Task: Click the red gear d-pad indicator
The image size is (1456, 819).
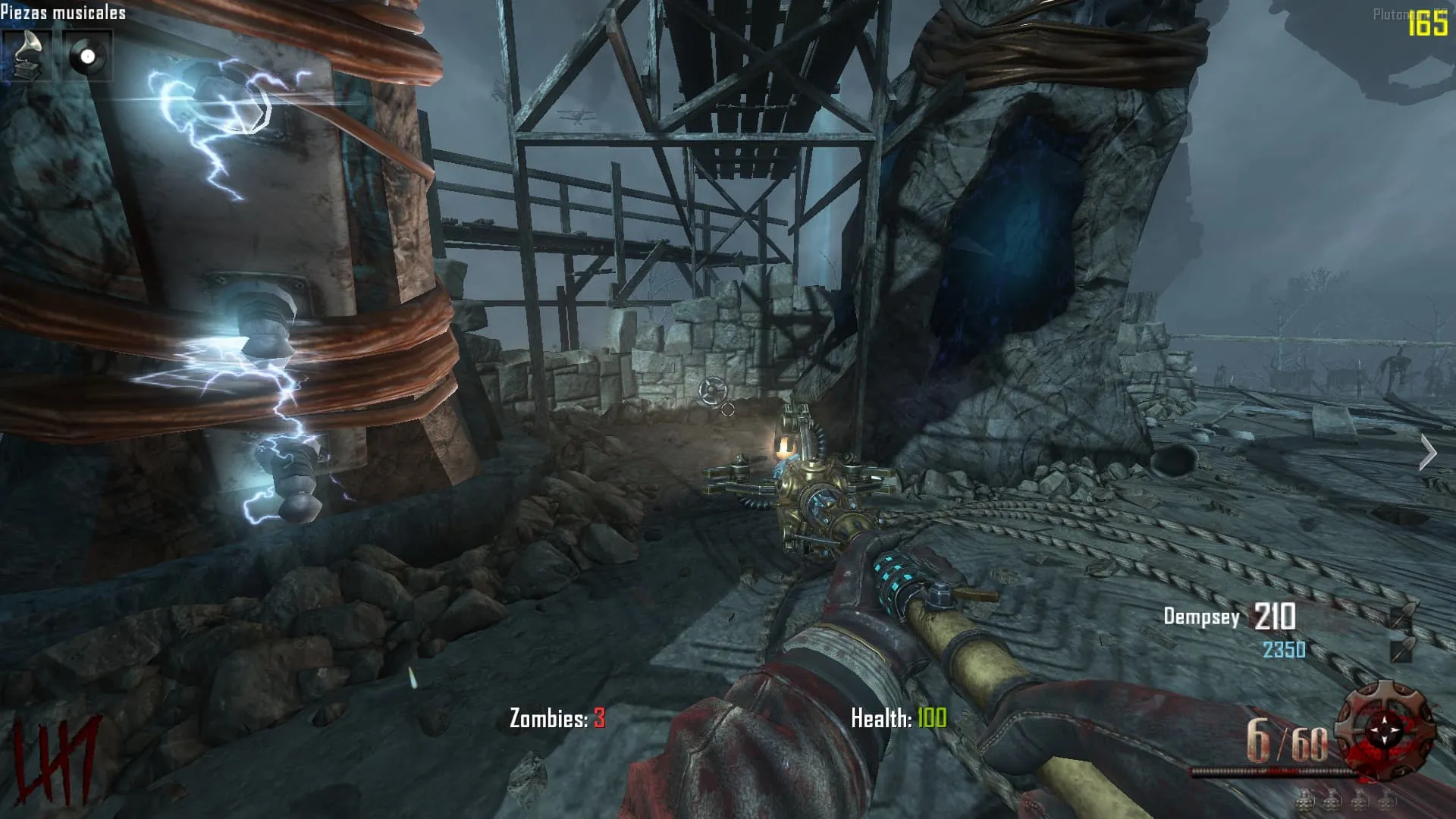Action: coord(1385,730)
